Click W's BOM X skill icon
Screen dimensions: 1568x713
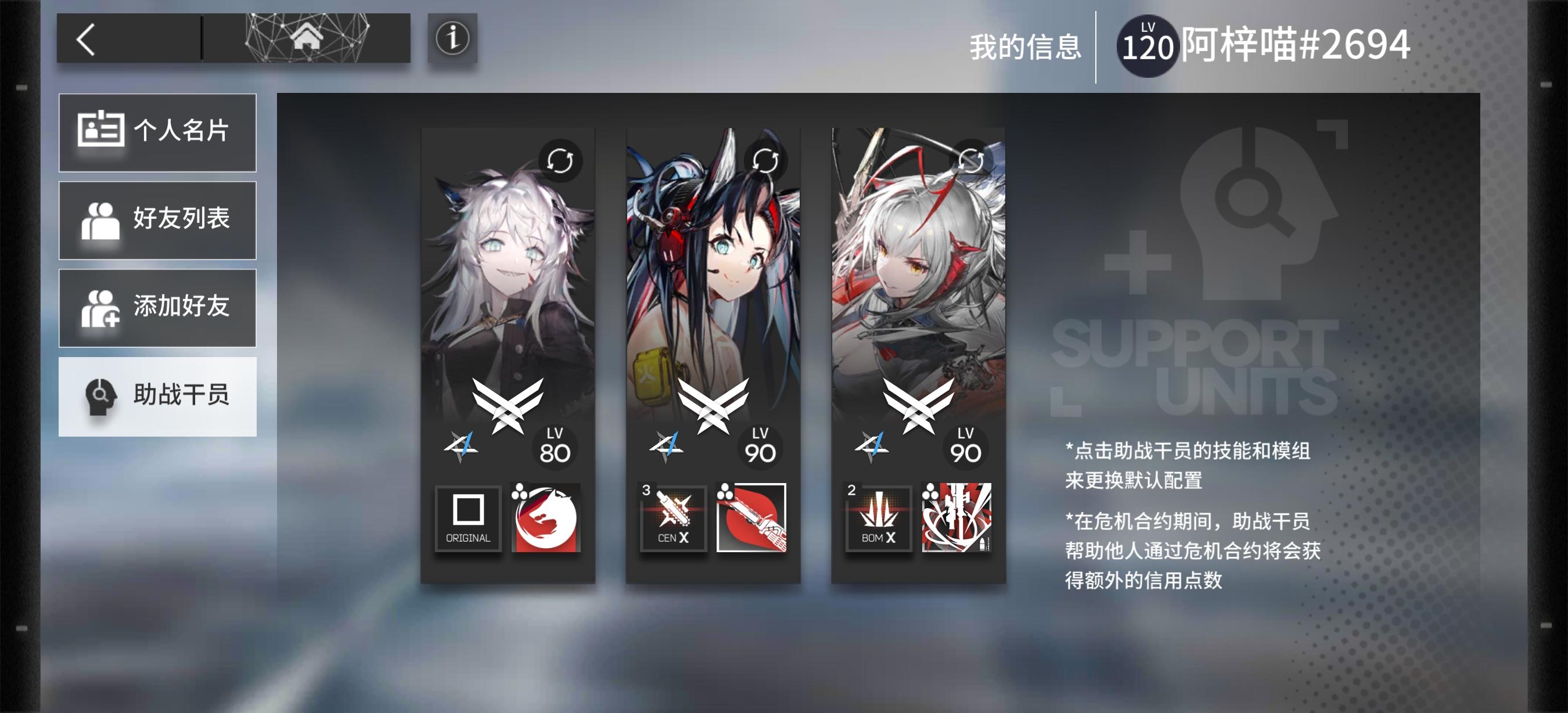click(x=879, y=518)
